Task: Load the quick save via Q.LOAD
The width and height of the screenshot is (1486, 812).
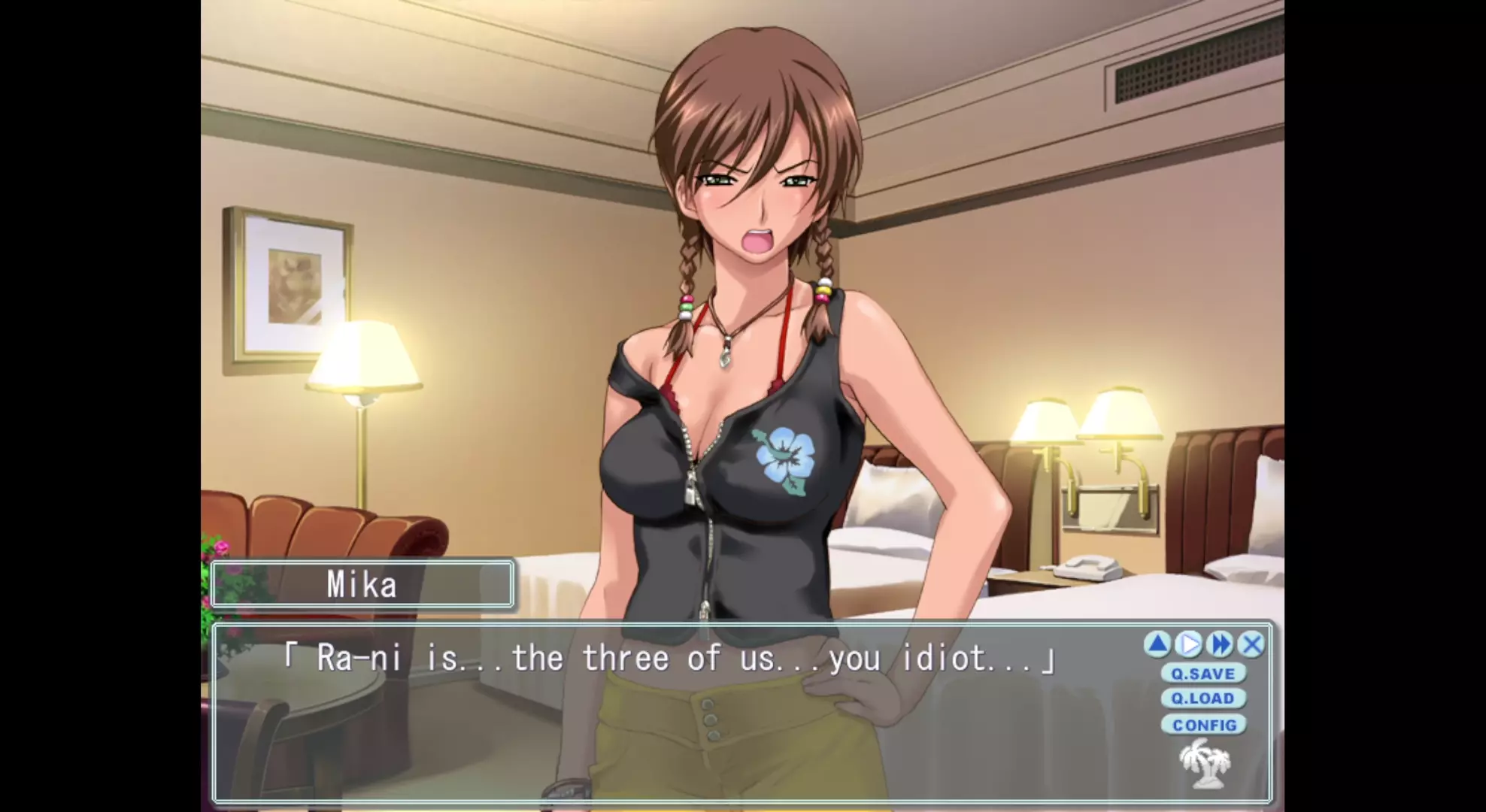Action: coord(1203,698)
